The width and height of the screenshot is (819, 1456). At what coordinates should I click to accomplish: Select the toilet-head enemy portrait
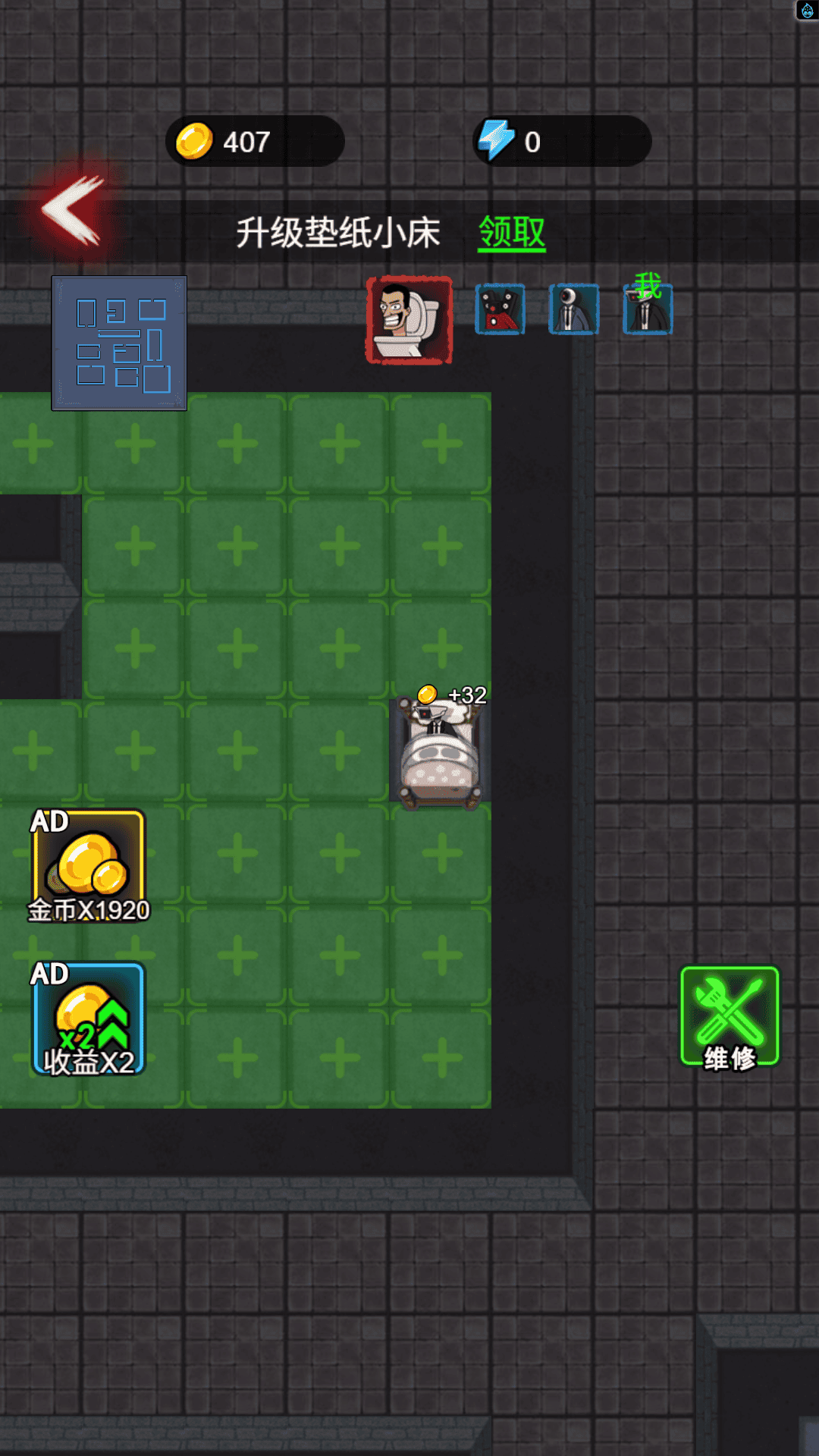pyautogui.click(x=409, y=320)
